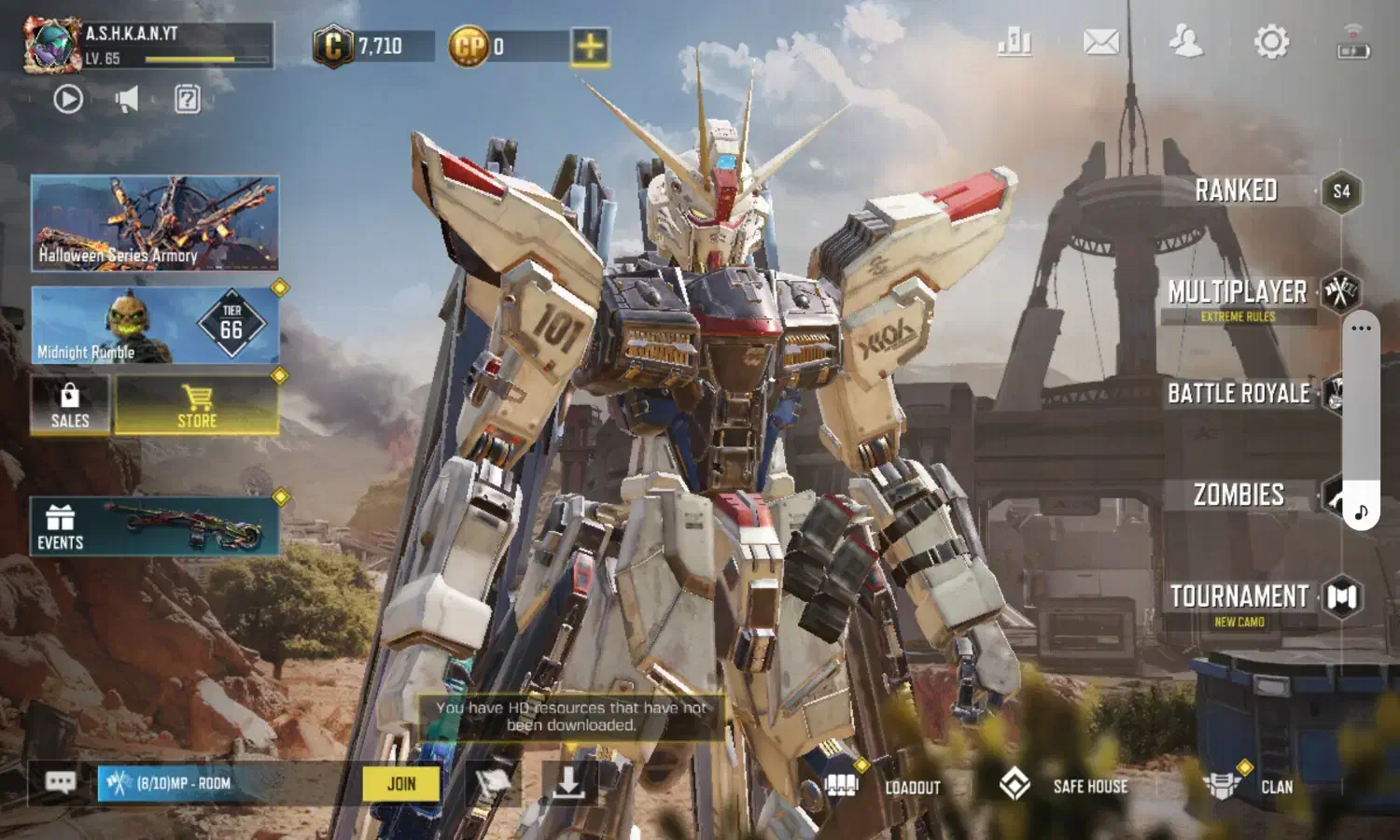Join the MP room
This screenshot has width=1400, height=840.
click(401, 784)
